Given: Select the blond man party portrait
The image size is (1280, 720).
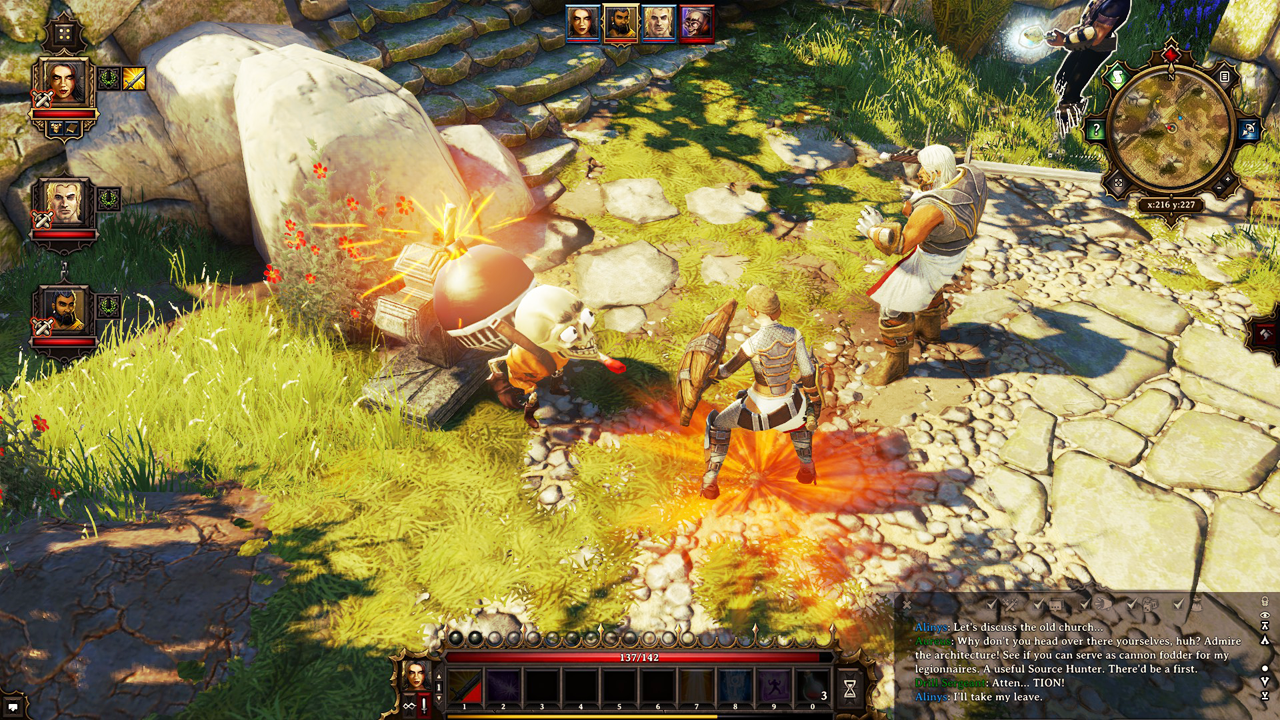Looking at the screenshot, I should (x=64, y=203).
